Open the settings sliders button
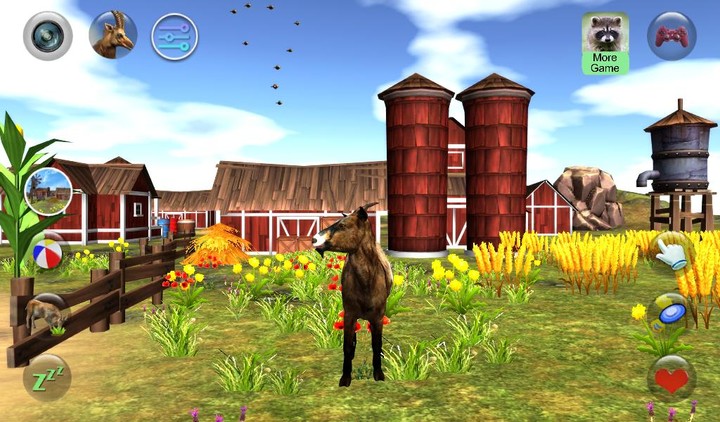 coord(174,36)
